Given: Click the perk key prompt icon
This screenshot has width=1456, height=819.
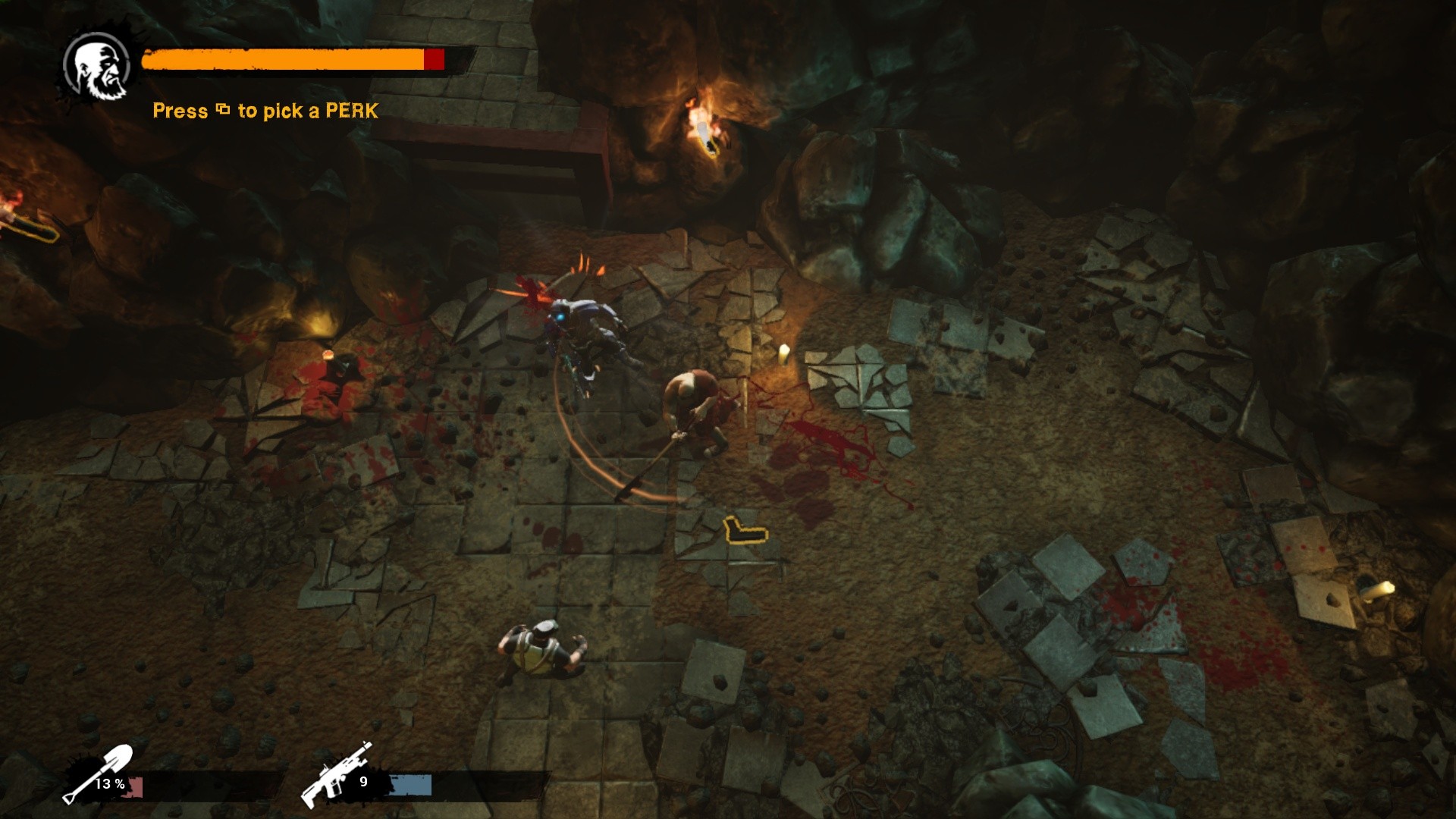Looking at the screenshot, I should coord(222,111).
